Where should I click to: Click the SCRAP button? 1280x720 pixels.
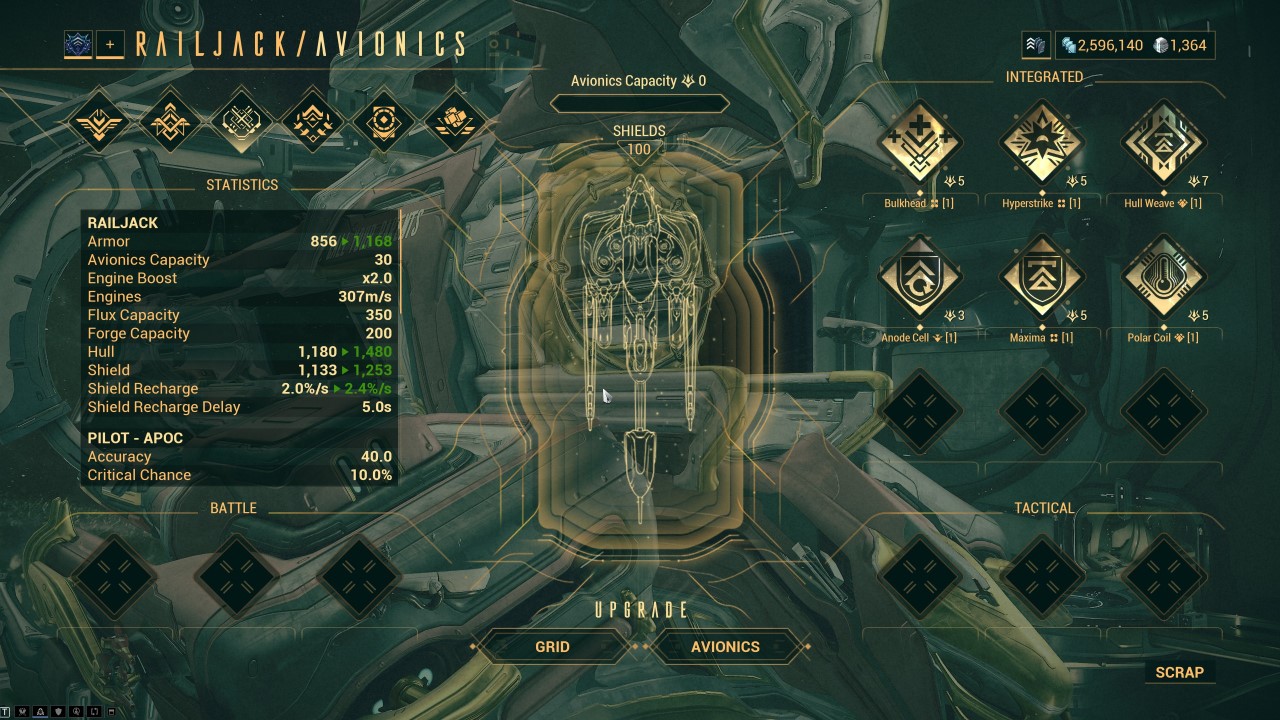tap(1180, 672)
